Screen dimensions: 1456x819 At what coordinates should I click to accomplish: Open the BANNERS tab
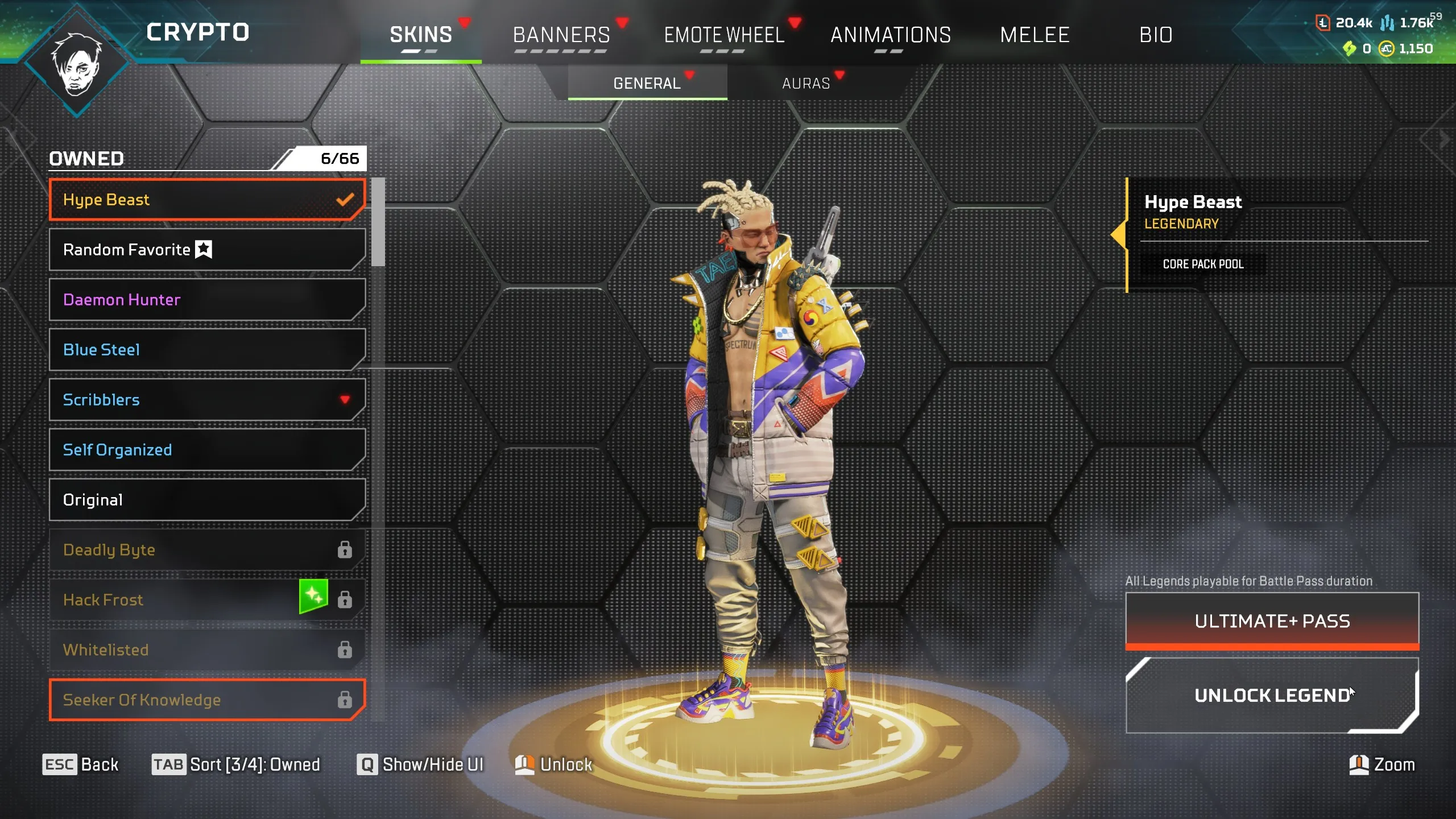(x=560, y=35)
